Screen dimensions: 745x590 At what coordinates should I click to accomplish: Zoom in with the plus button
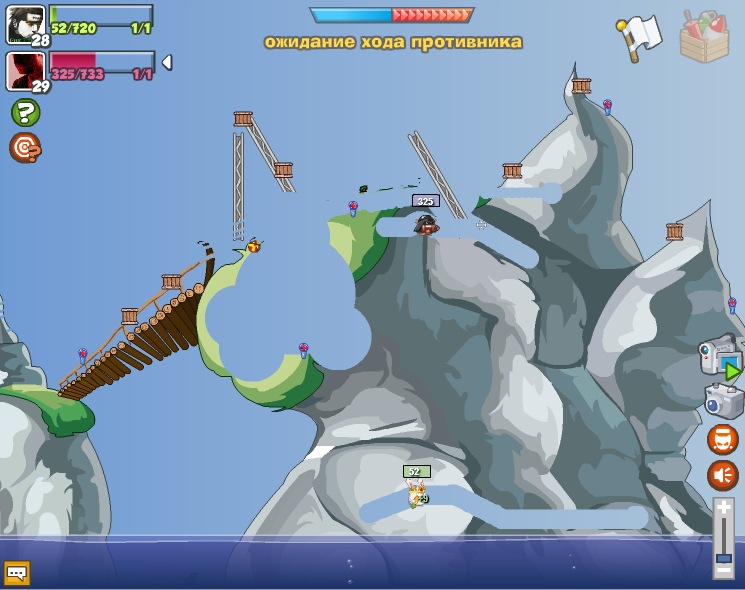(x=724, y=508)
